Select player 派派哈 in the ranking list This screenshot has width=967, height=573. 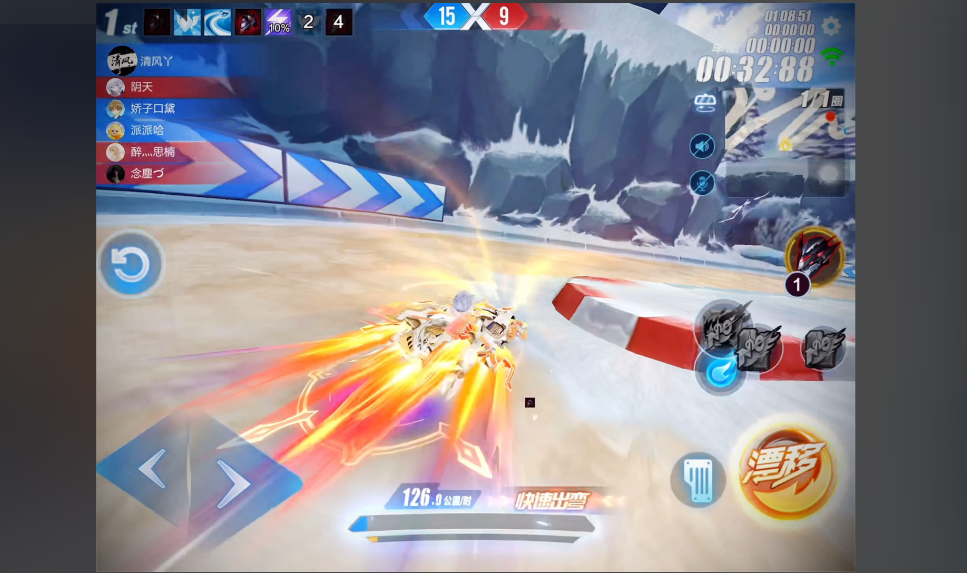pos(146,130)
